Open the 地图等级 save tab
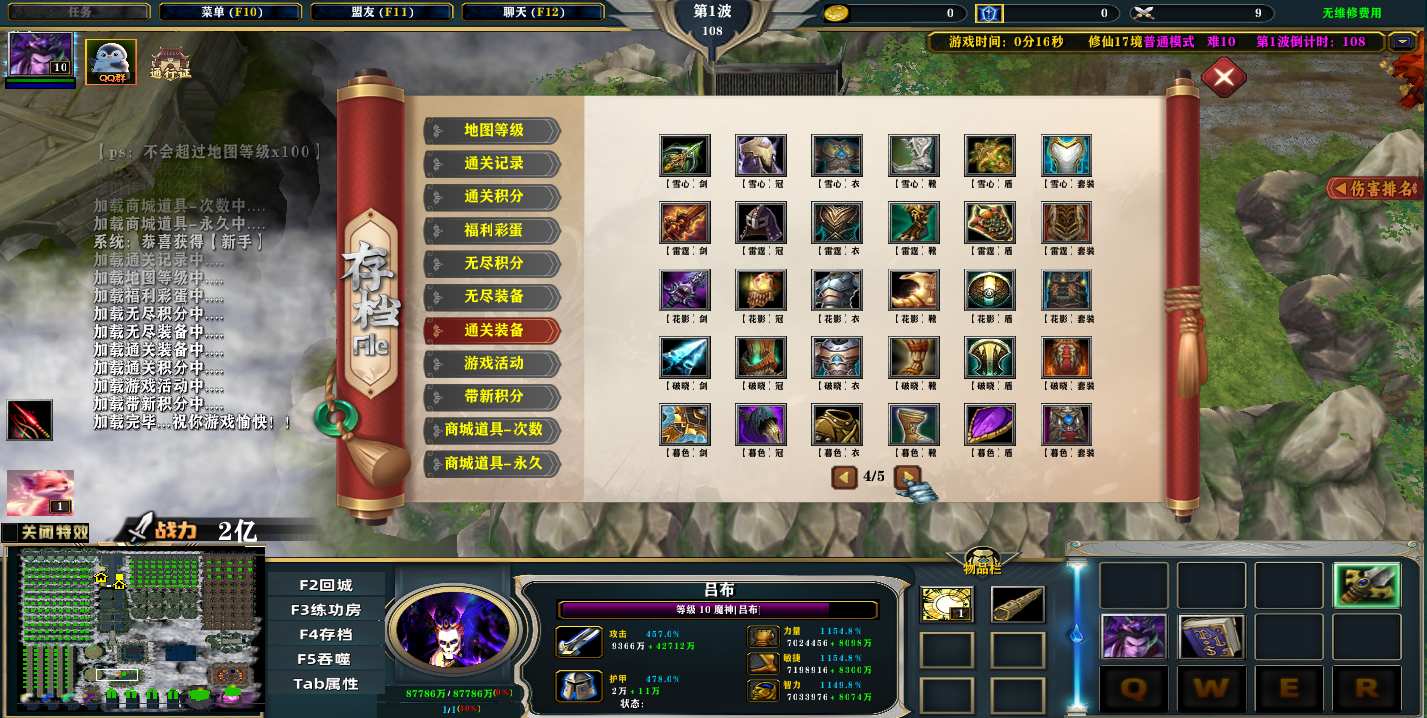Viewport: 1427px width, 718px height. click(493, 130)
